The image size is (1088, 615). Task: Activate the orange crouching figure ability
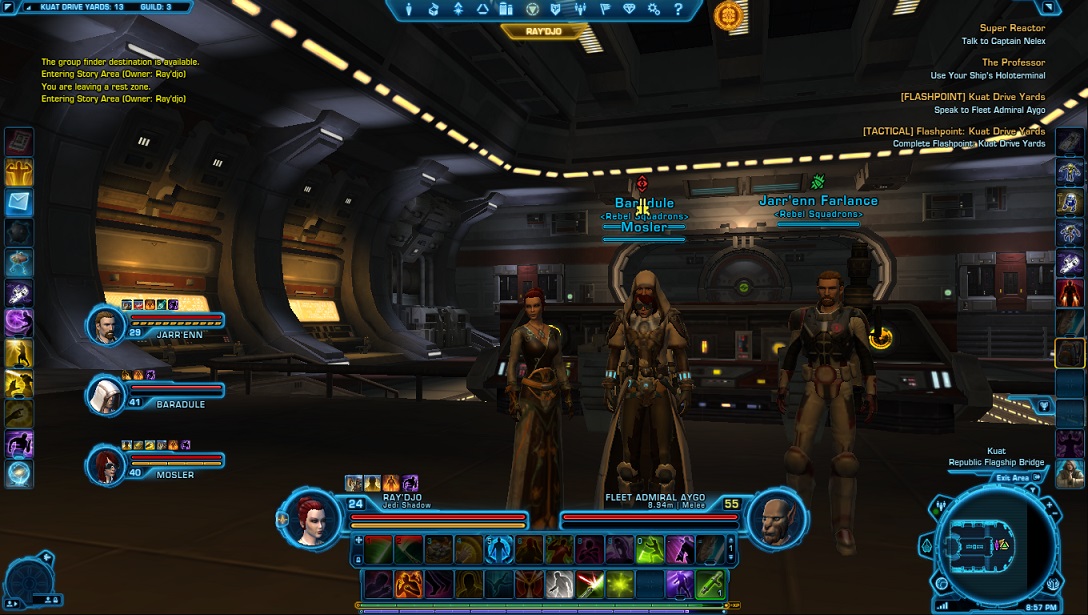click(407, 584)
